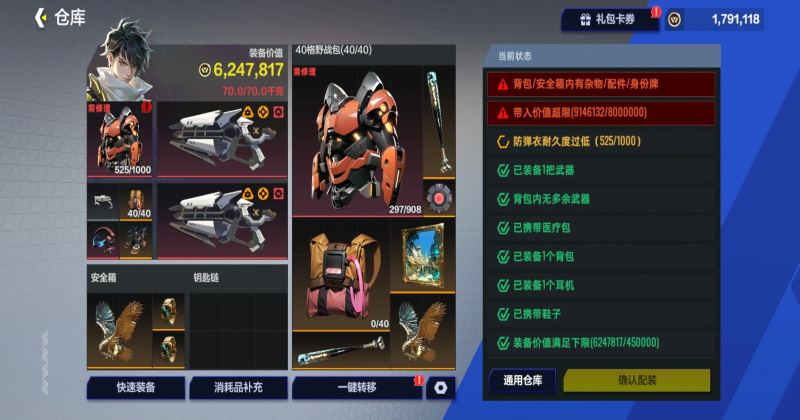Select the large orange armor with 297/908 durability
This screenshot has width=800, height=420.
[x=356, y=142]
